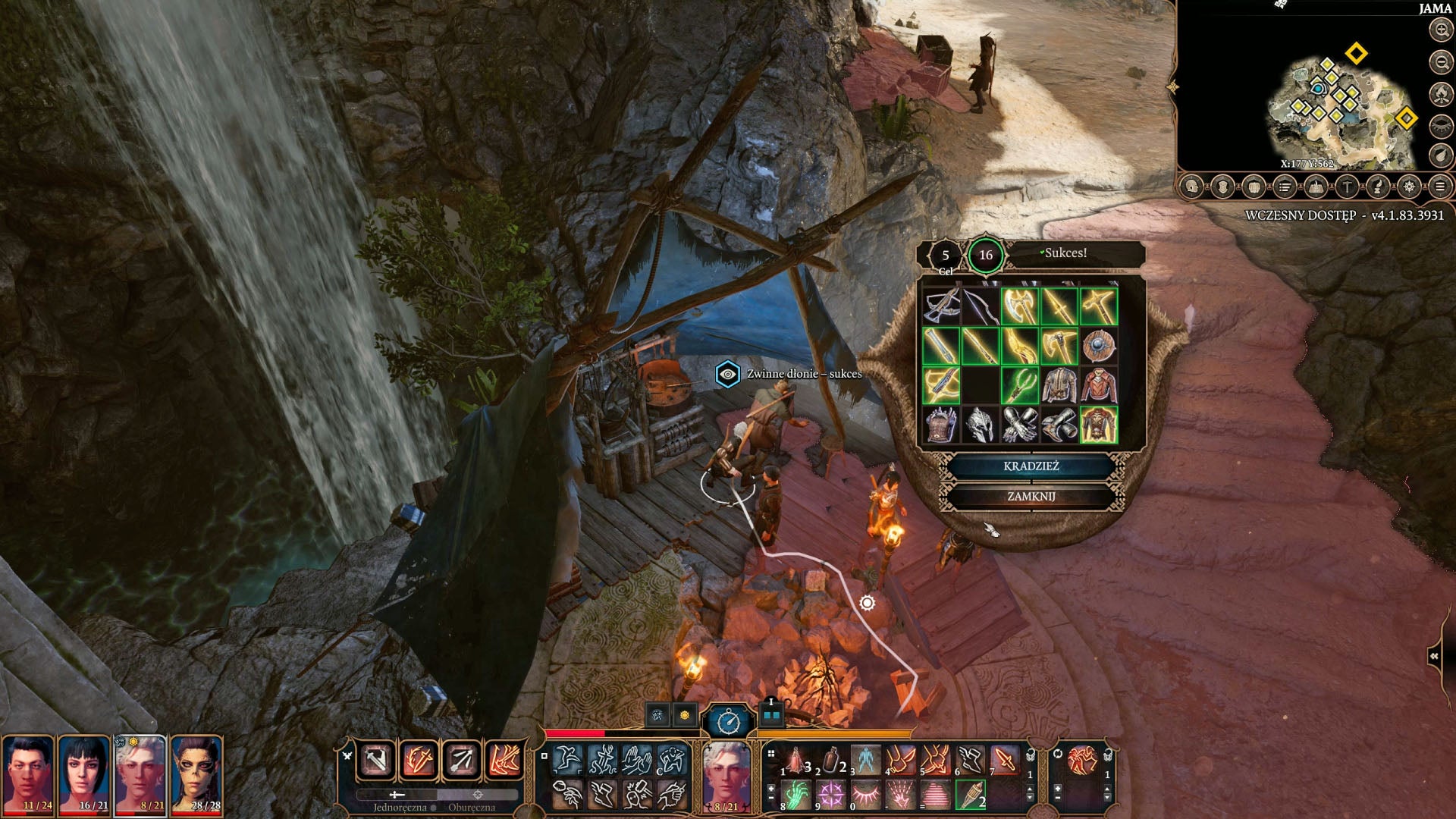Use the potion bottle in hotbar slot 2

tap(832, 760)
